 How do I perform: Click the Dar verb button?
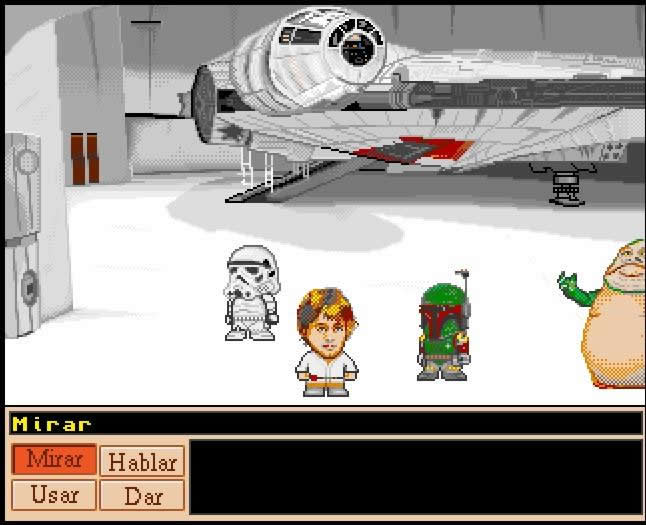coord(142,495)
